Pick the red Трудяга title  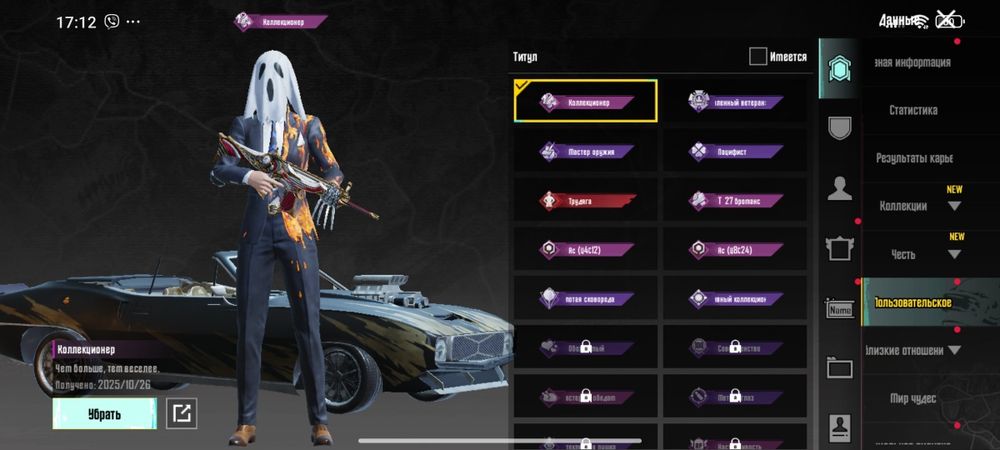click(x=586, y=200)
